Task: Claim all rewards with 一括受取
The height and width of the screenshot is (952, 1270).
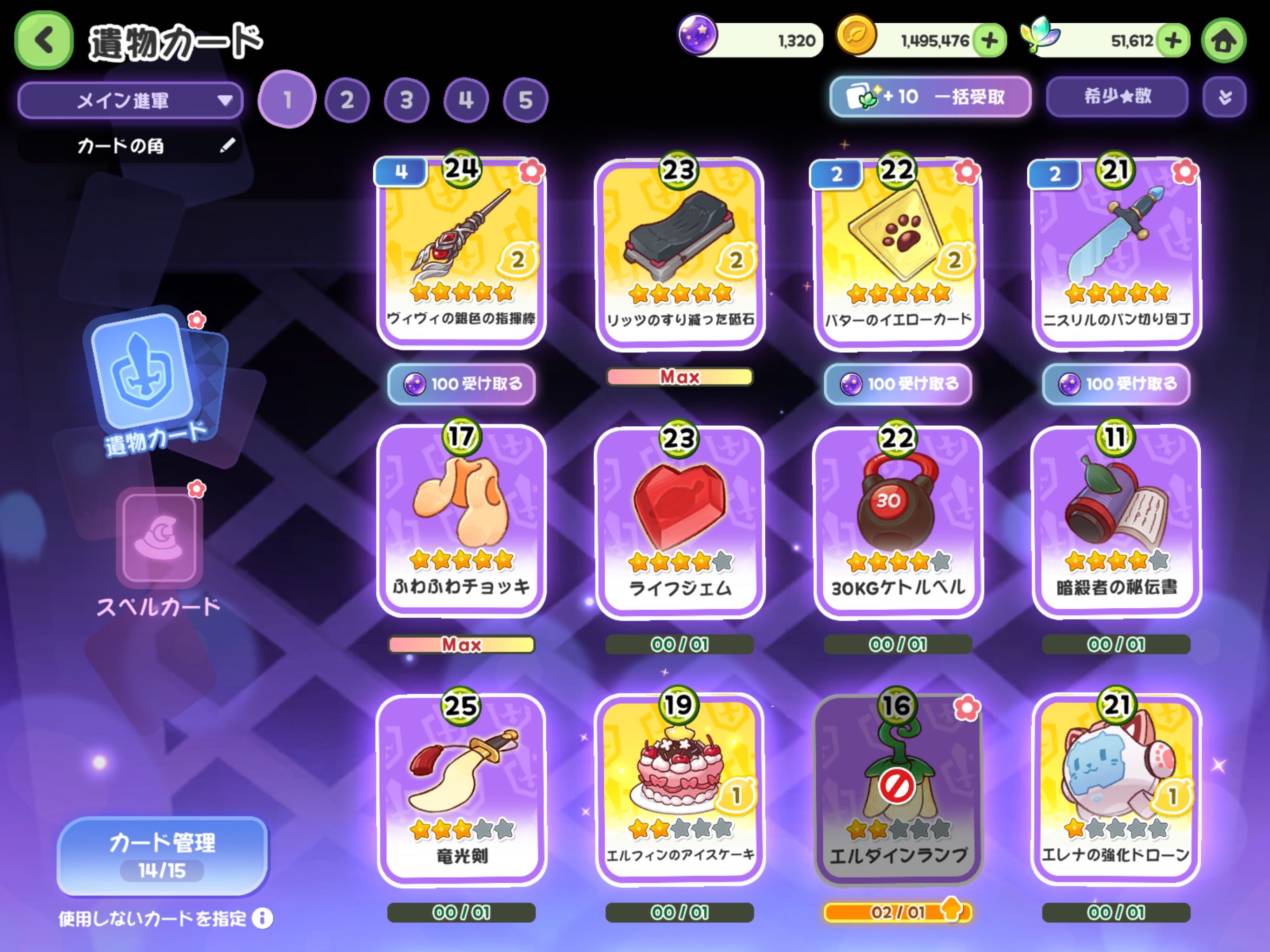Action: pyautogui.click(x=930, y=97)
